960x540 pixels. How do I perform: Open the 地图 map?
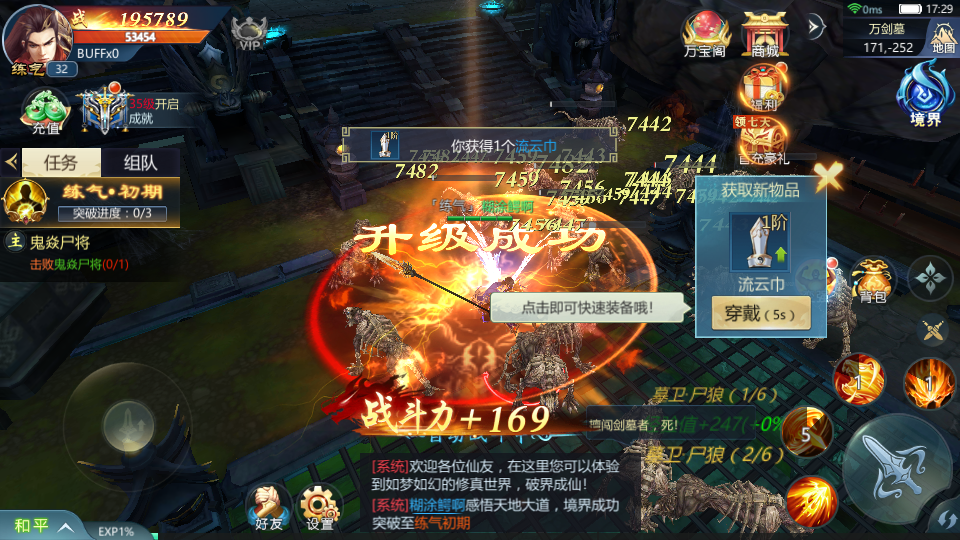[x=943, y=37]
